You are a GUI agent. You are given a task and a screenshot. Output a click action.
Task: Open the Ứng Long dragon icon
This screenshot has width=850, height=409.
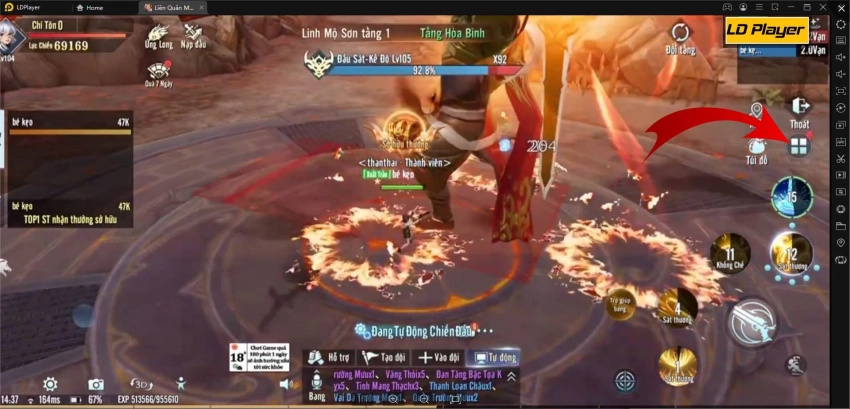(158, 35)
